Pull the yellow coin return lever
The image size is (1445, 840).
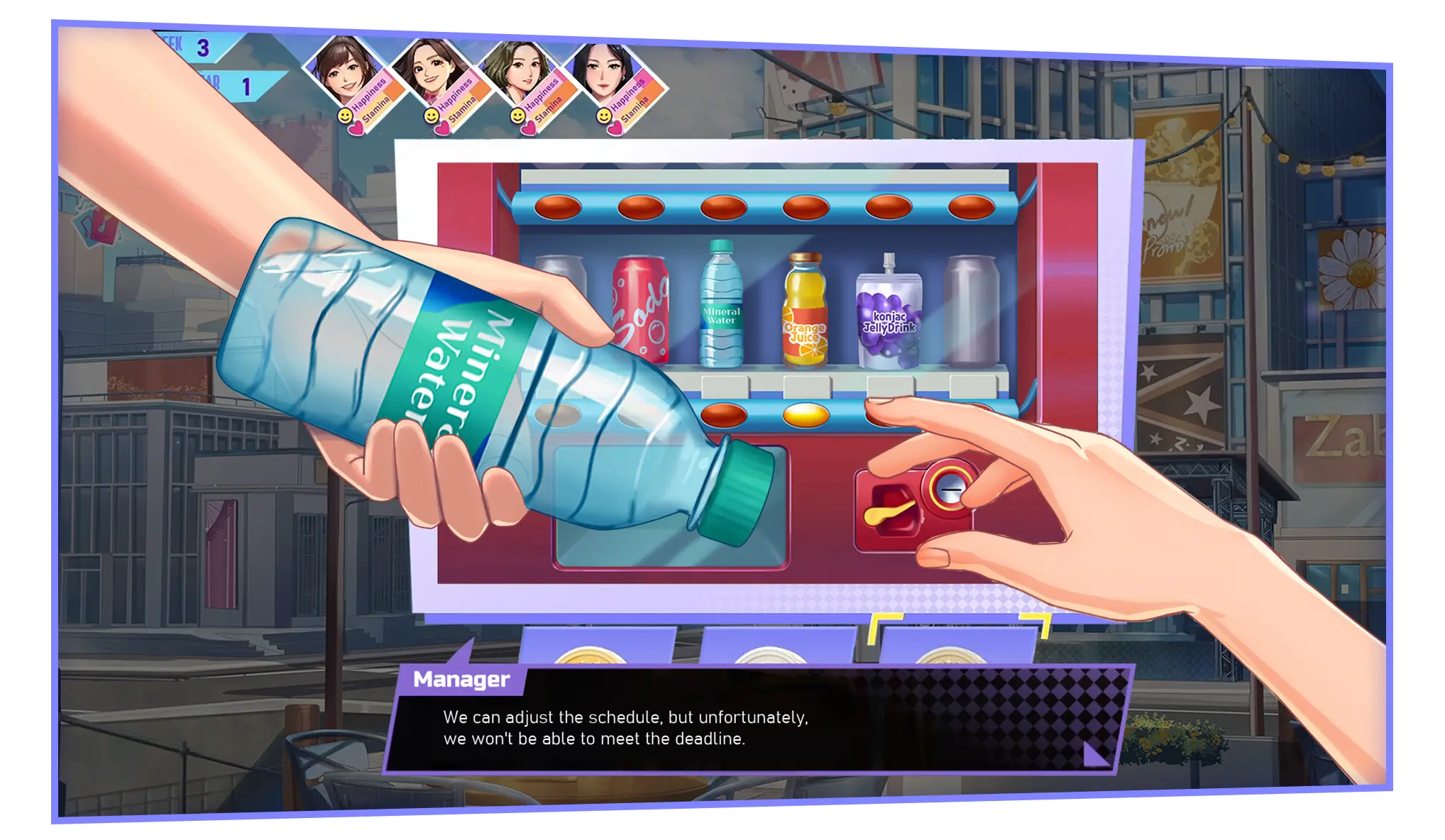point(890,512)
